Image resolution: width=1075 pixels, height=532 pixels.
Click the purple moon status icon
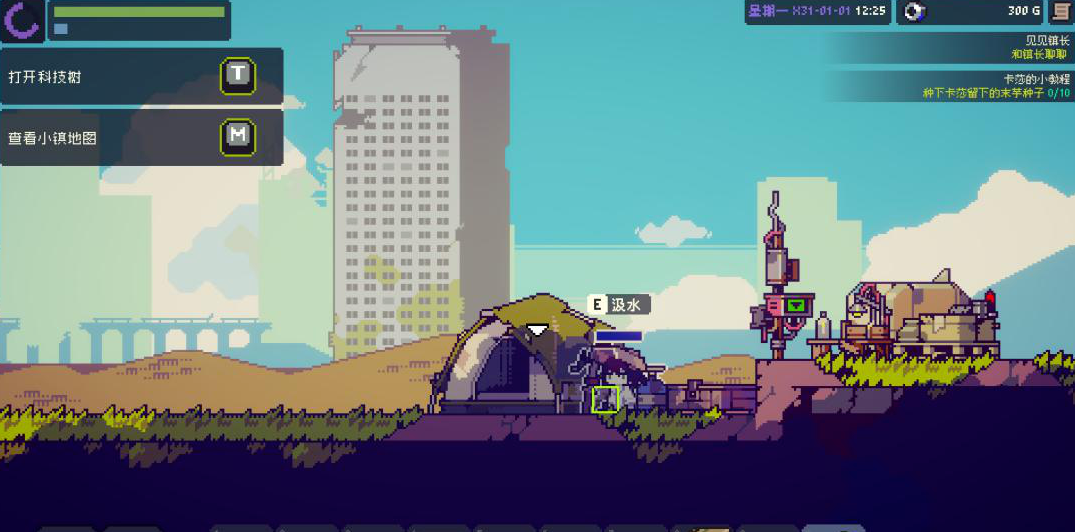21,20
